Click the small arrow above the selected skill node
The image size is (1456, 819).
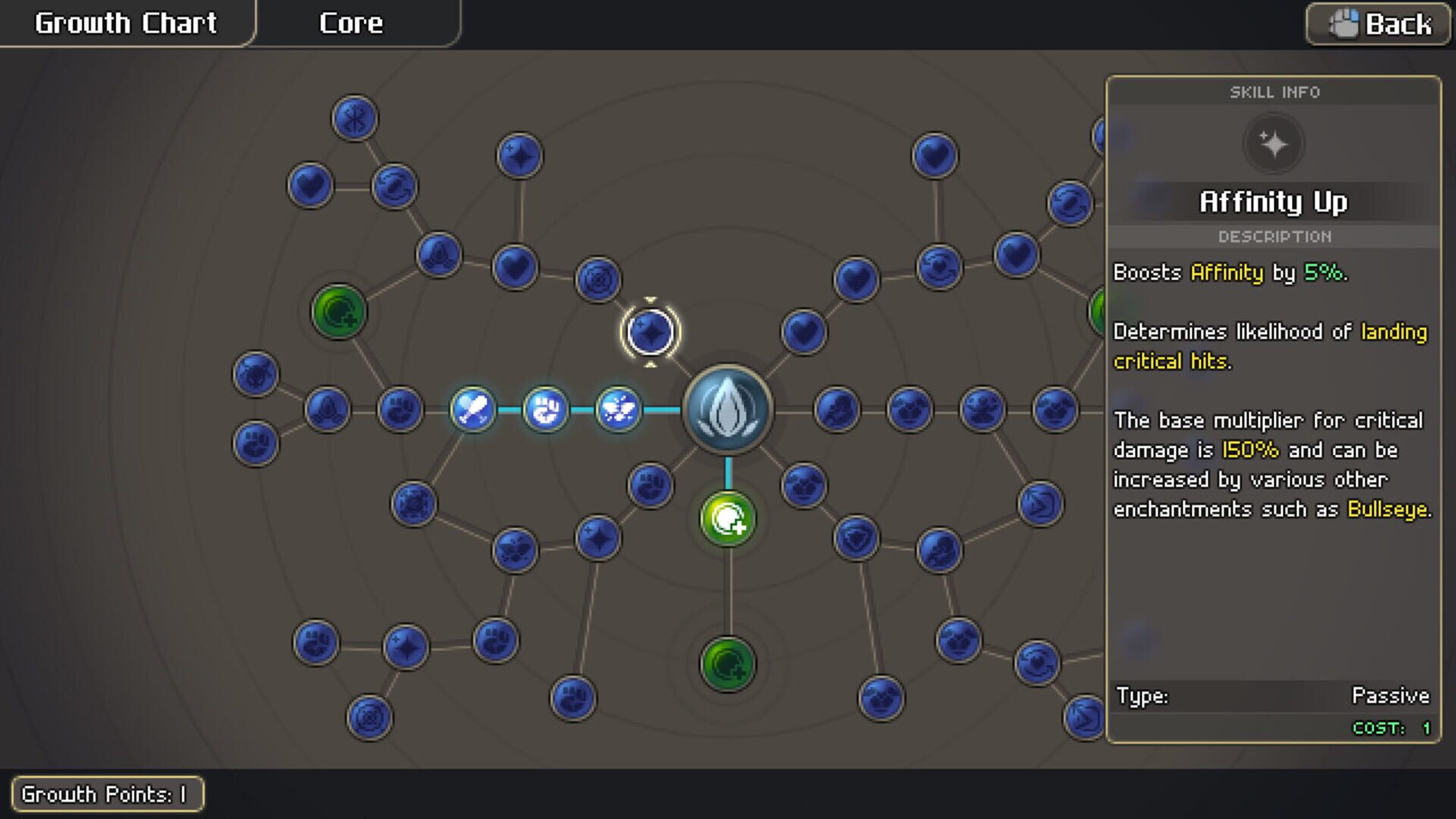coord(650,300)
